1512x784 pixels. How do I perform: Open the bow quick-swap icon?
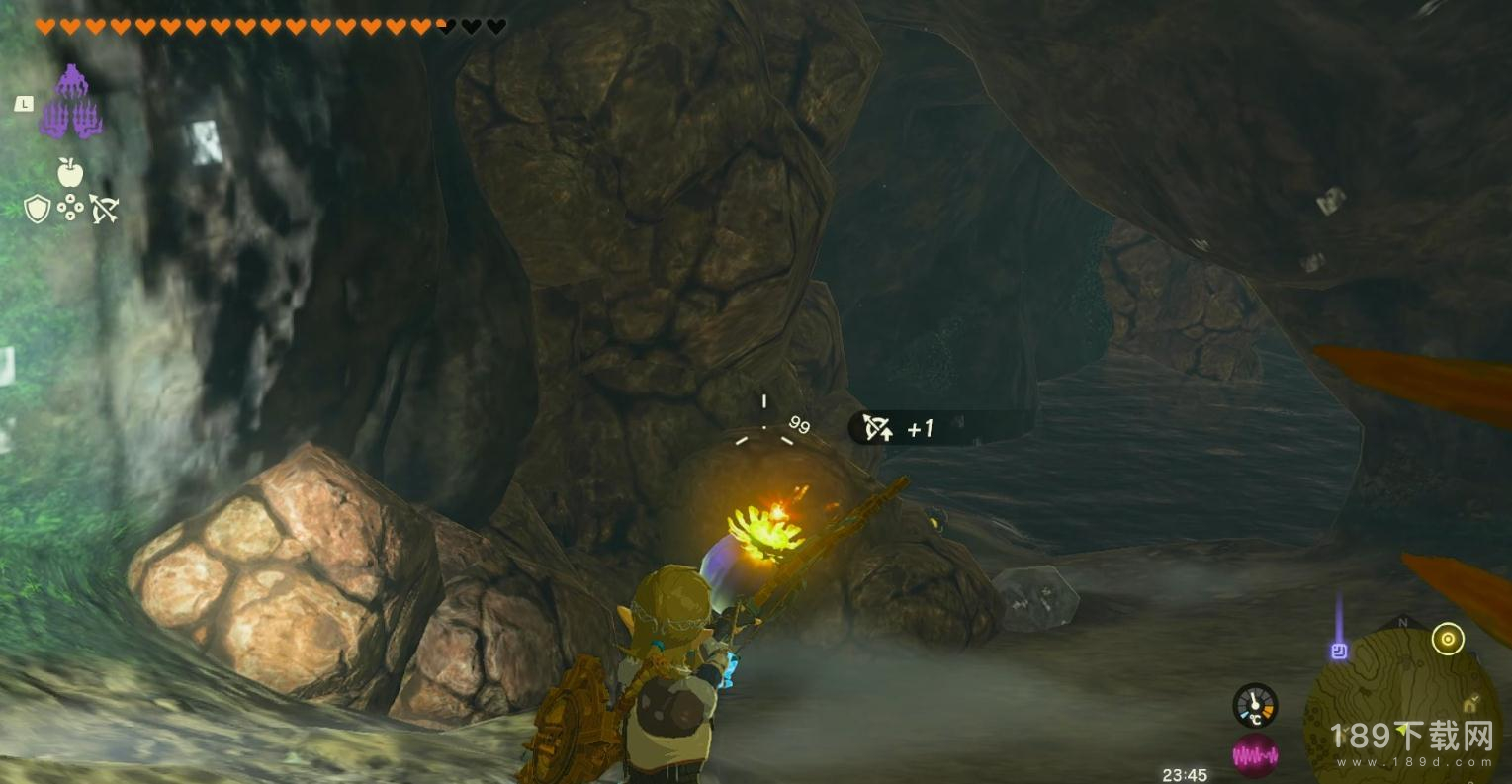[x=104, y=209]
